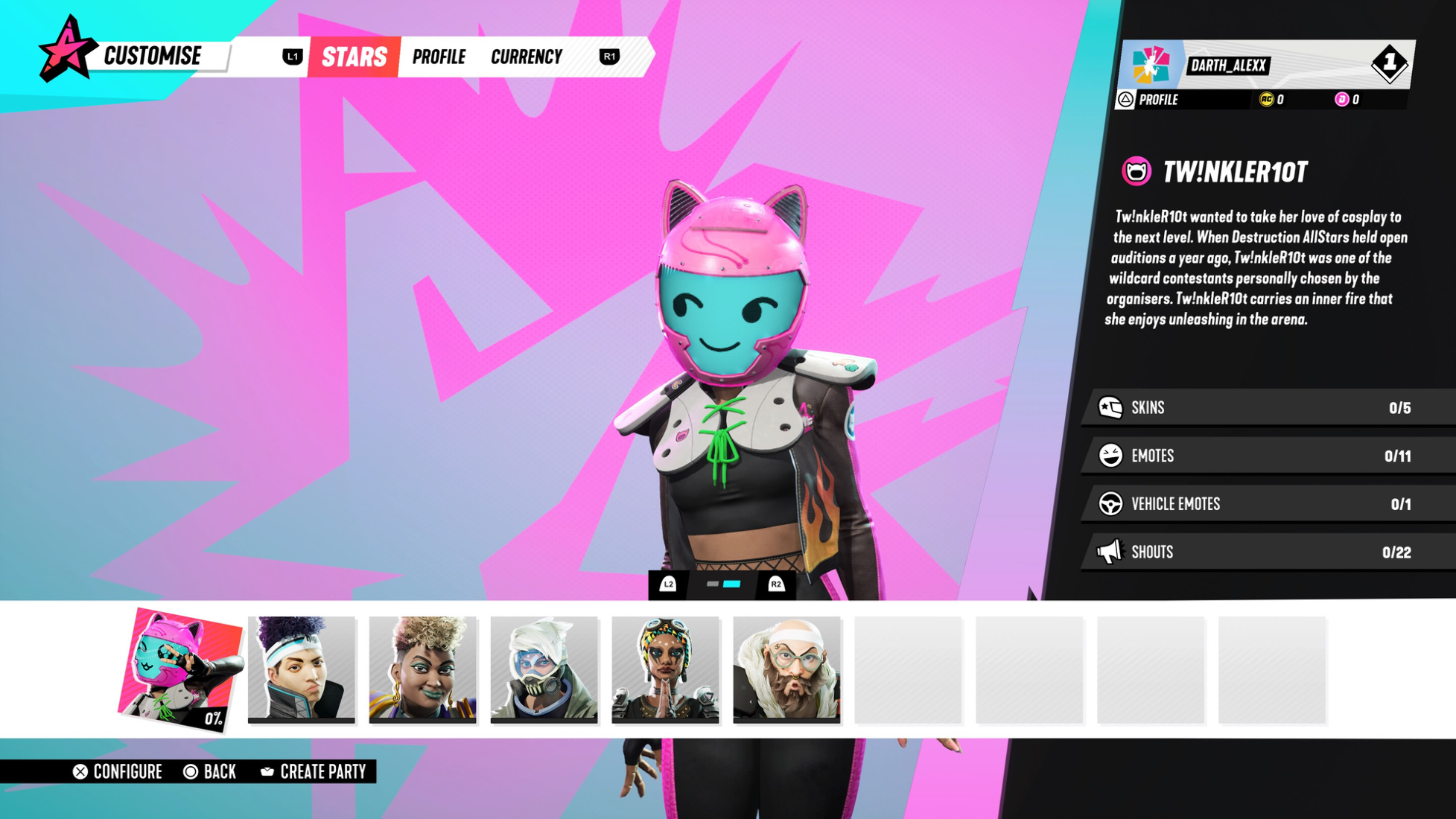The image size is (1456, 819).
Task: Open the Shouts list
Action: (1266, 552)
